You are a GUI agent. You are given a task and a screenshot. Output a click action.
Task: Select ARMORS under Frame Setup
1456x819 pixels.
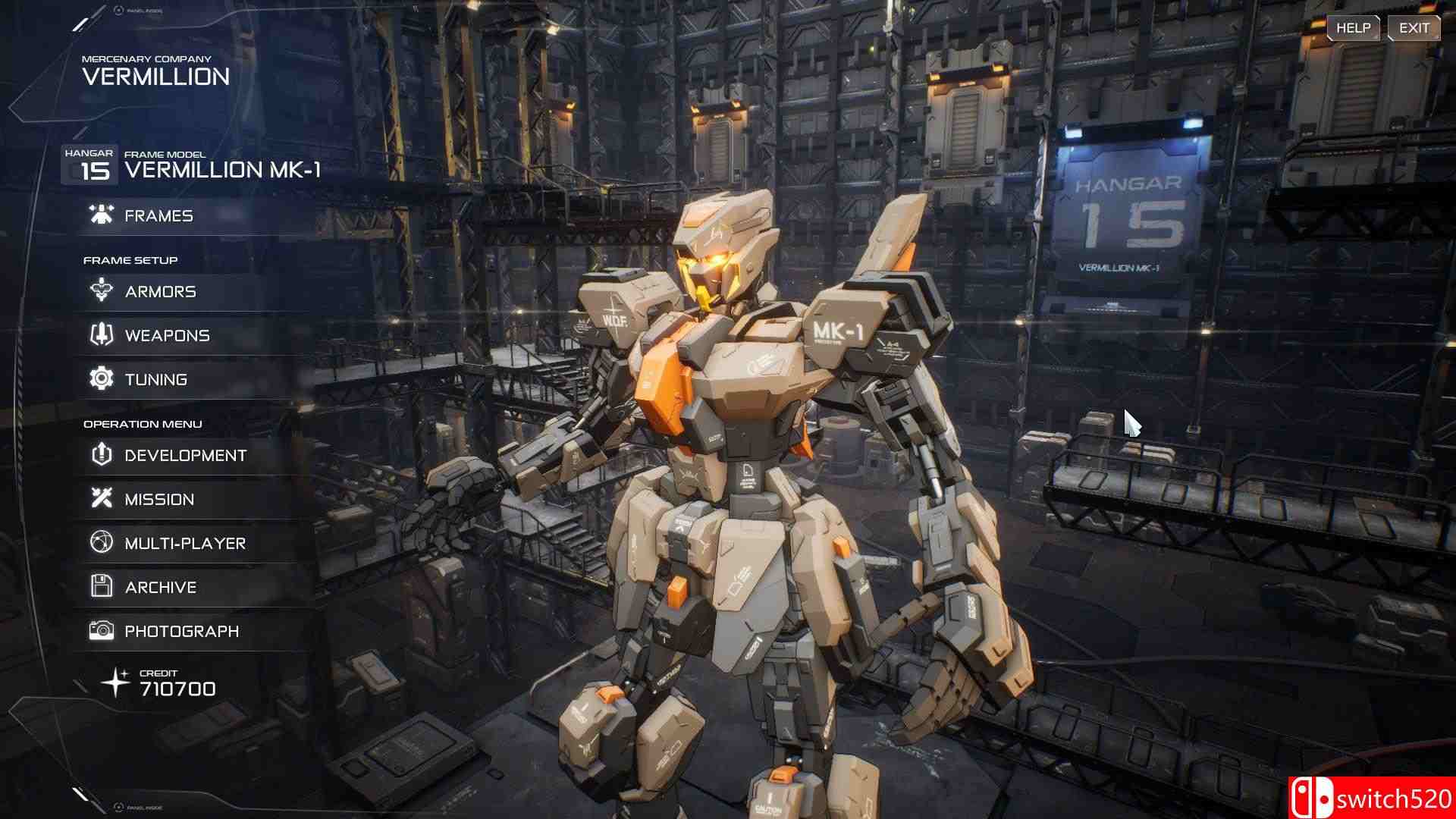pyautogui.click(x=160, y=291)
